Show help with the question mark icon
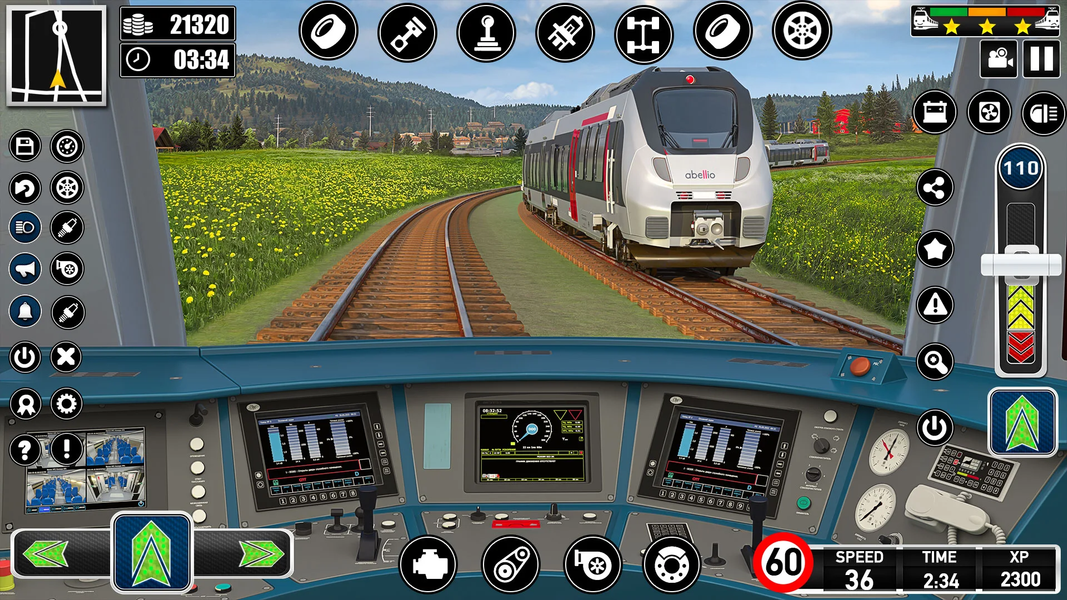1067x600 pixels. click(25, 449)
